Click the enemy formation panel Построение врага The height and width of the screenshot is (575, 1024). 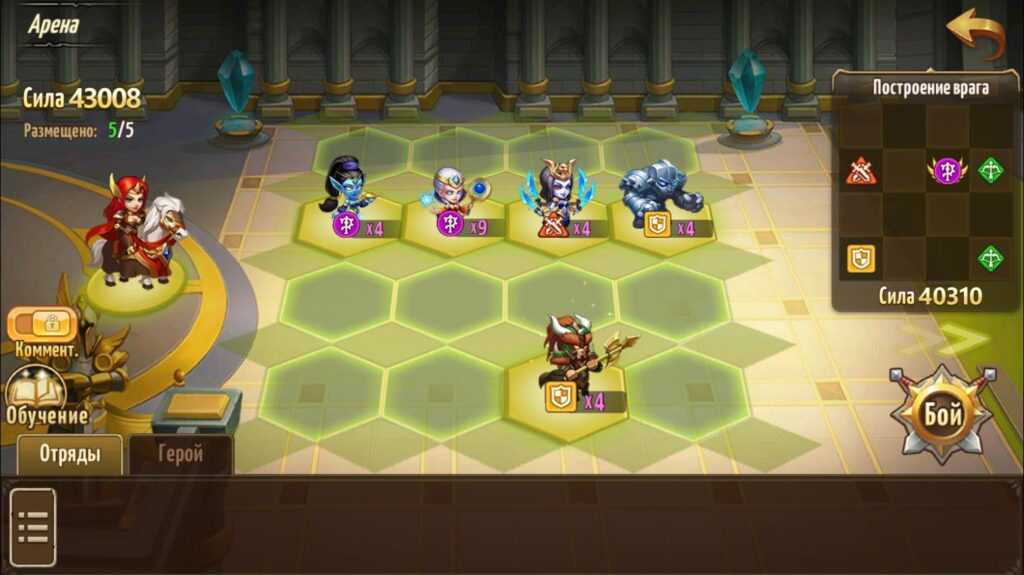(x=930, y=87)
